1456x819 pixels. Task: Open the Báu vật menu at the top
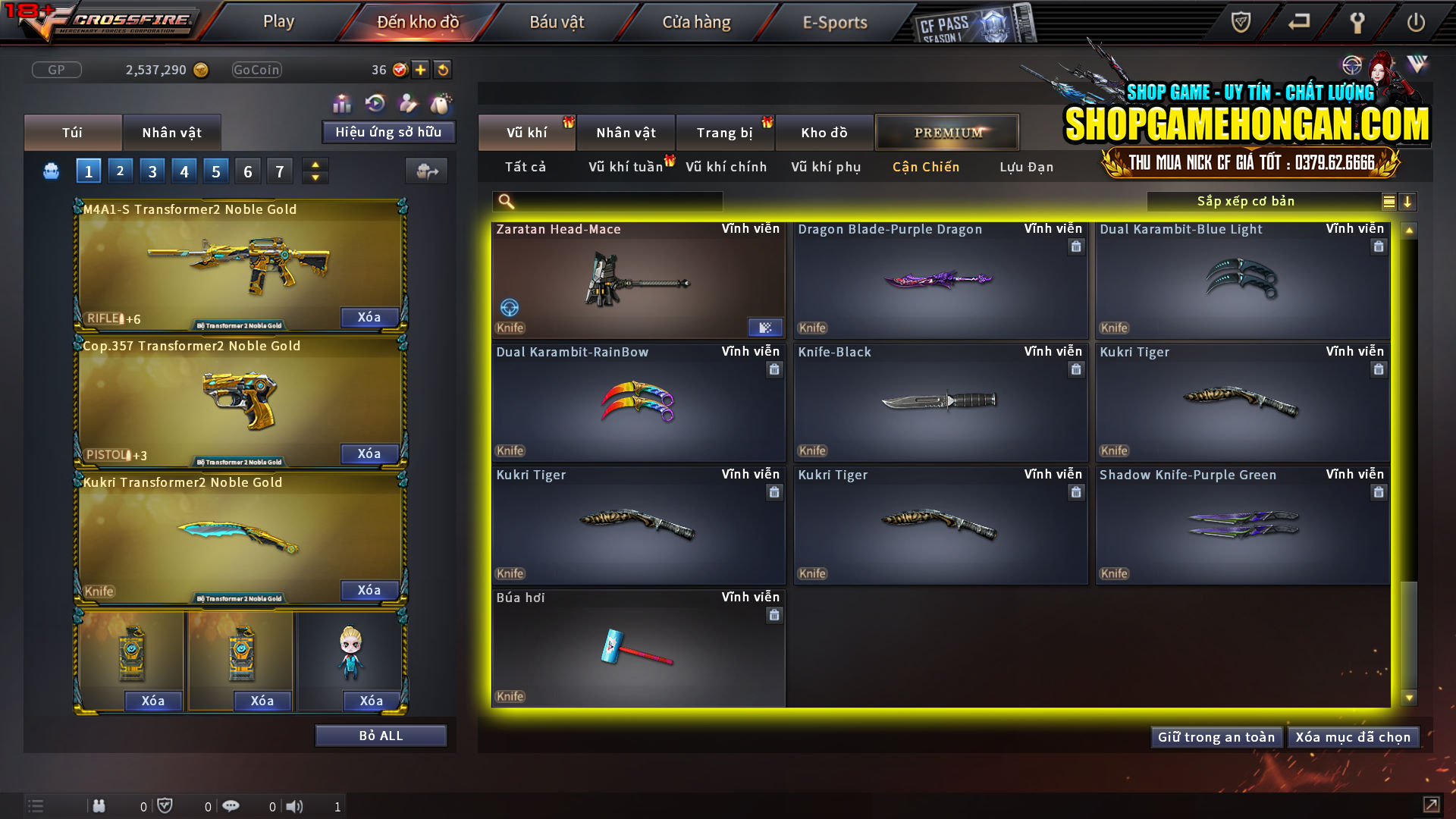point(557,22)
